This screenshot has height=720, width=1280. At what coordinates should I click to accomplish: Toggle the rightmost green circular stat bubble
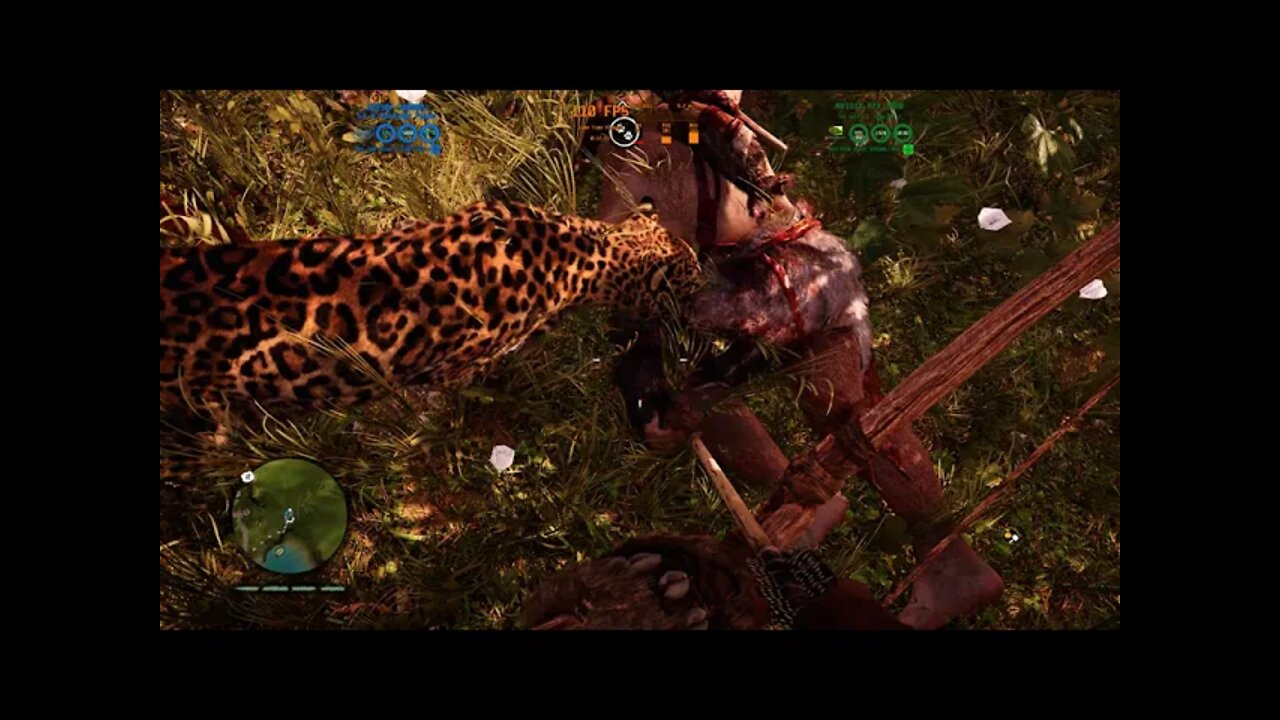click(901, 133)
